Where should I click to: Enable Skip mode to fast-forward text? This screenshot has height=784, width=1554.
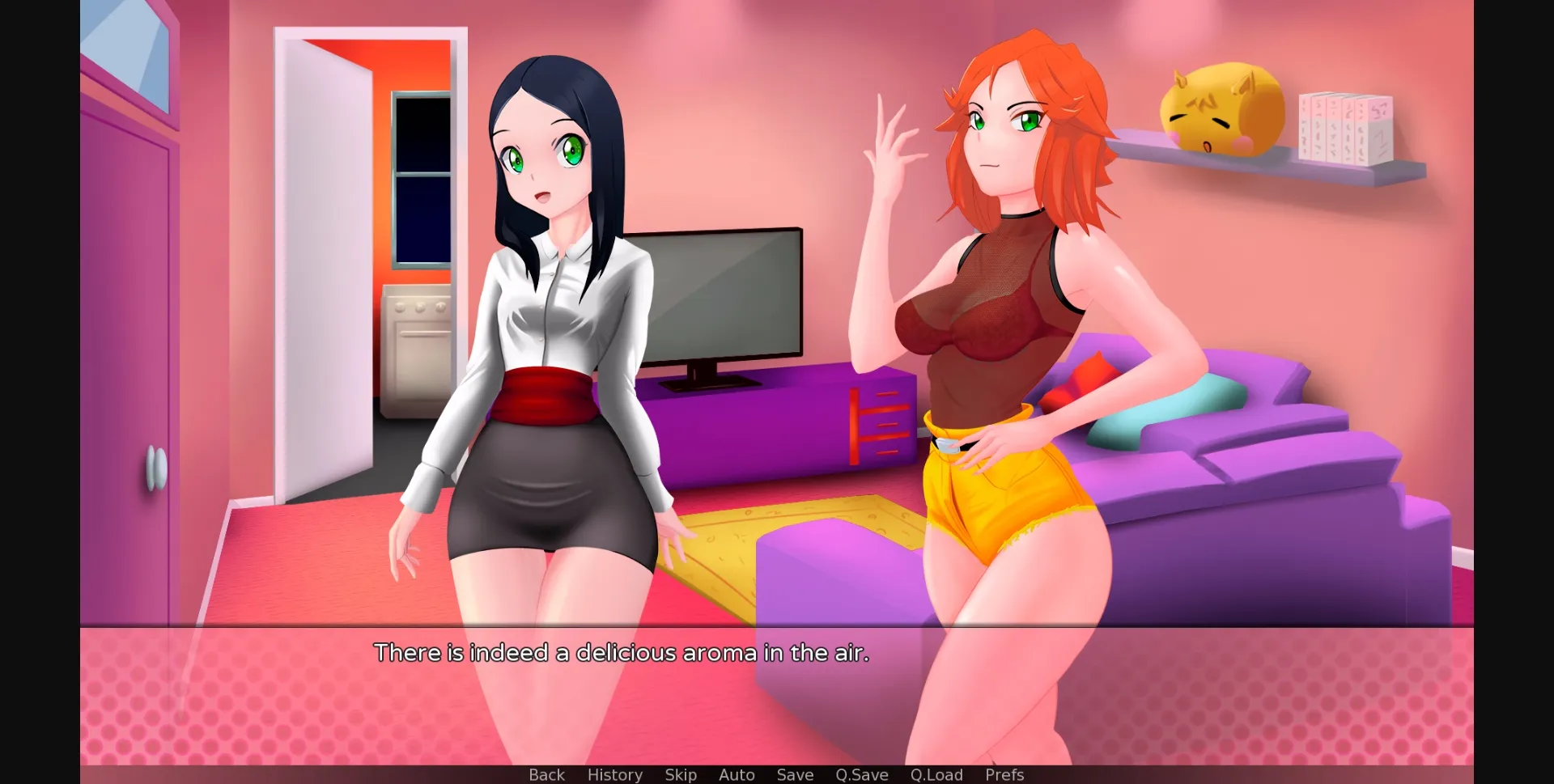[x=680, y=774]
